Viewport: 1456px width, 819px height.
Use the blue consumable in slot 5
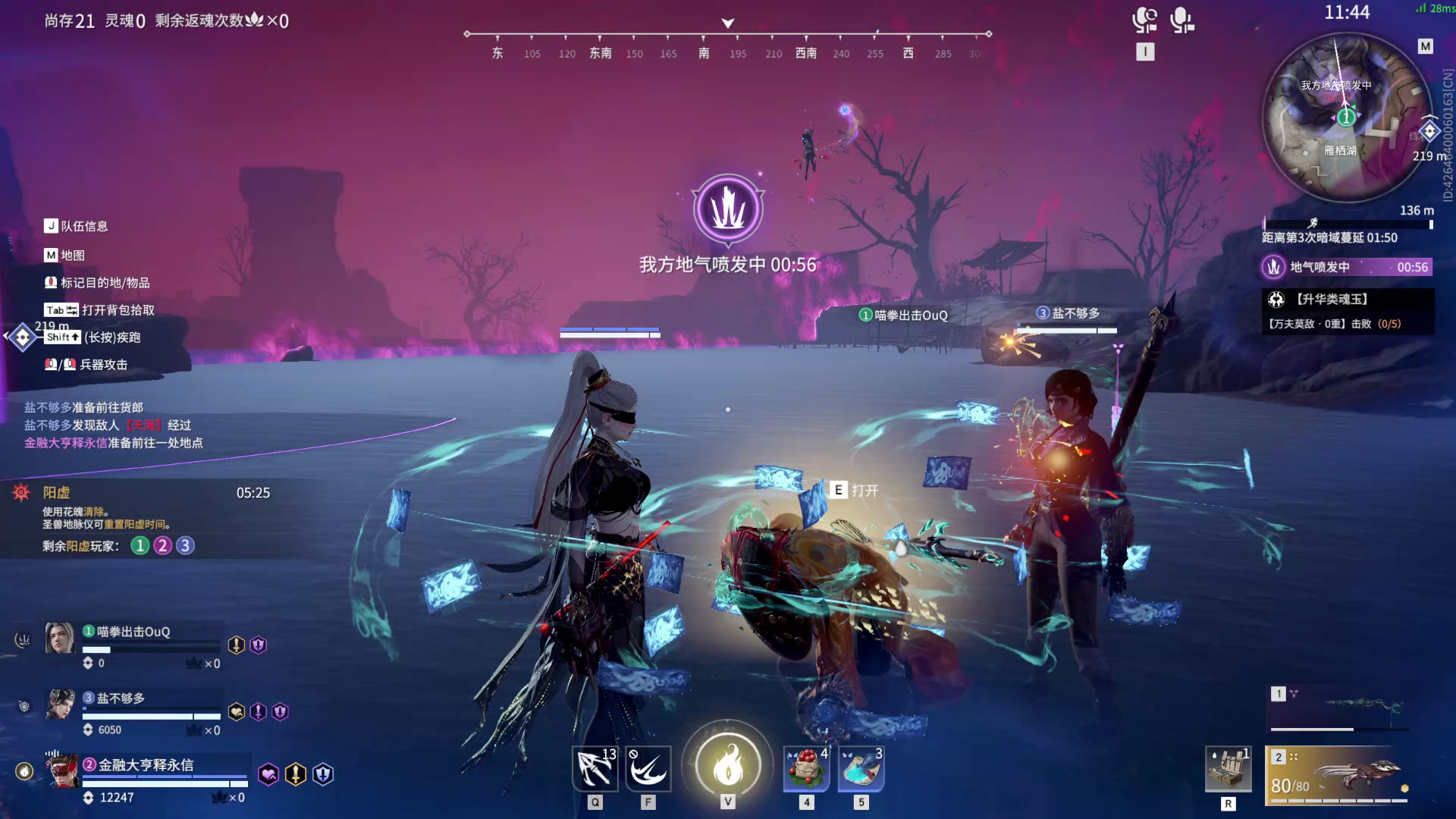(x=859, y=768)
